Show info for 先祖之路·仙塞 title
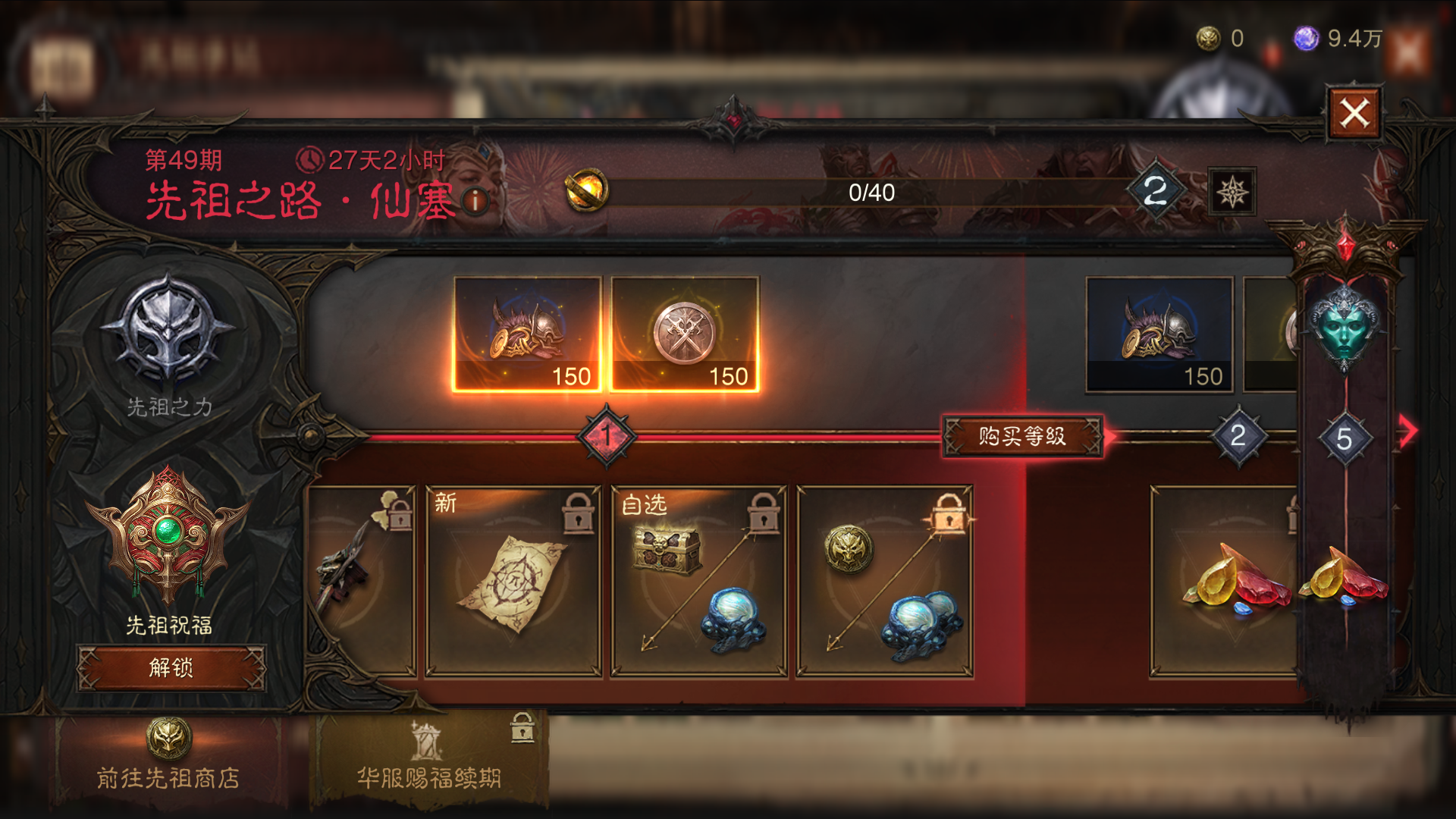The image size is (1456, 819). [475, 201]
